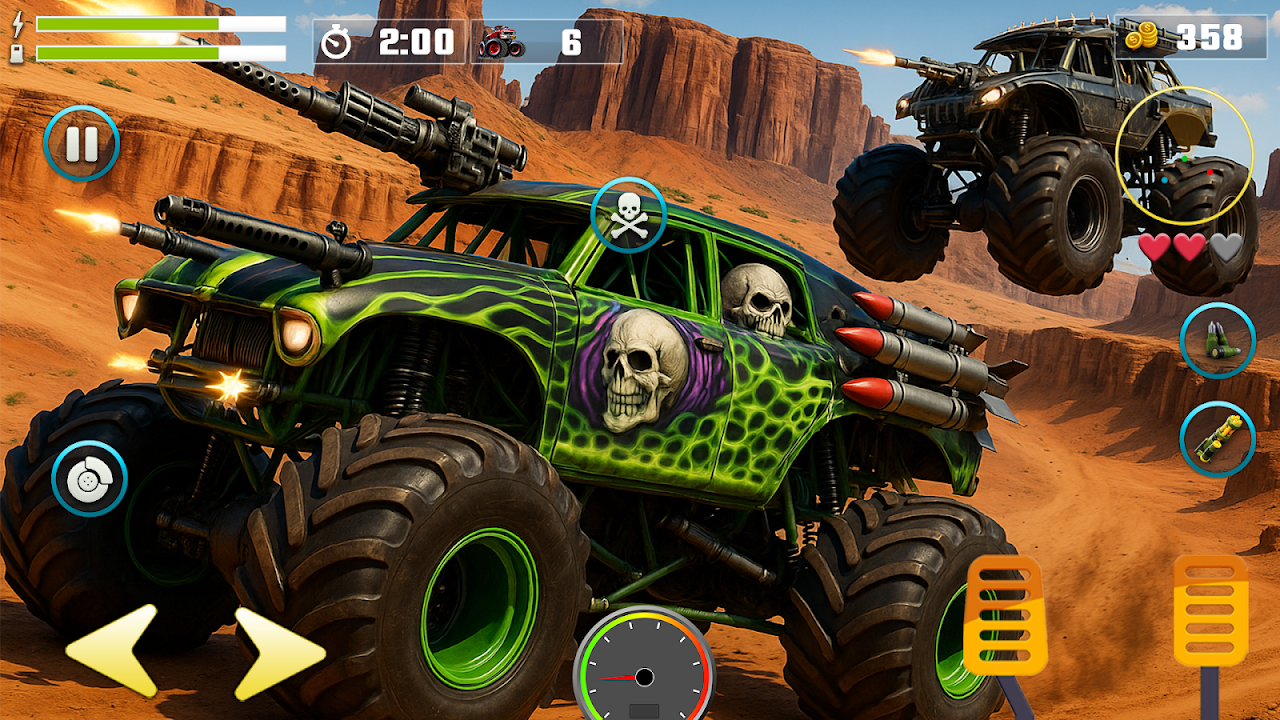
Task: Steer right with the yellow right arrow
Action: tap(277, 652)
